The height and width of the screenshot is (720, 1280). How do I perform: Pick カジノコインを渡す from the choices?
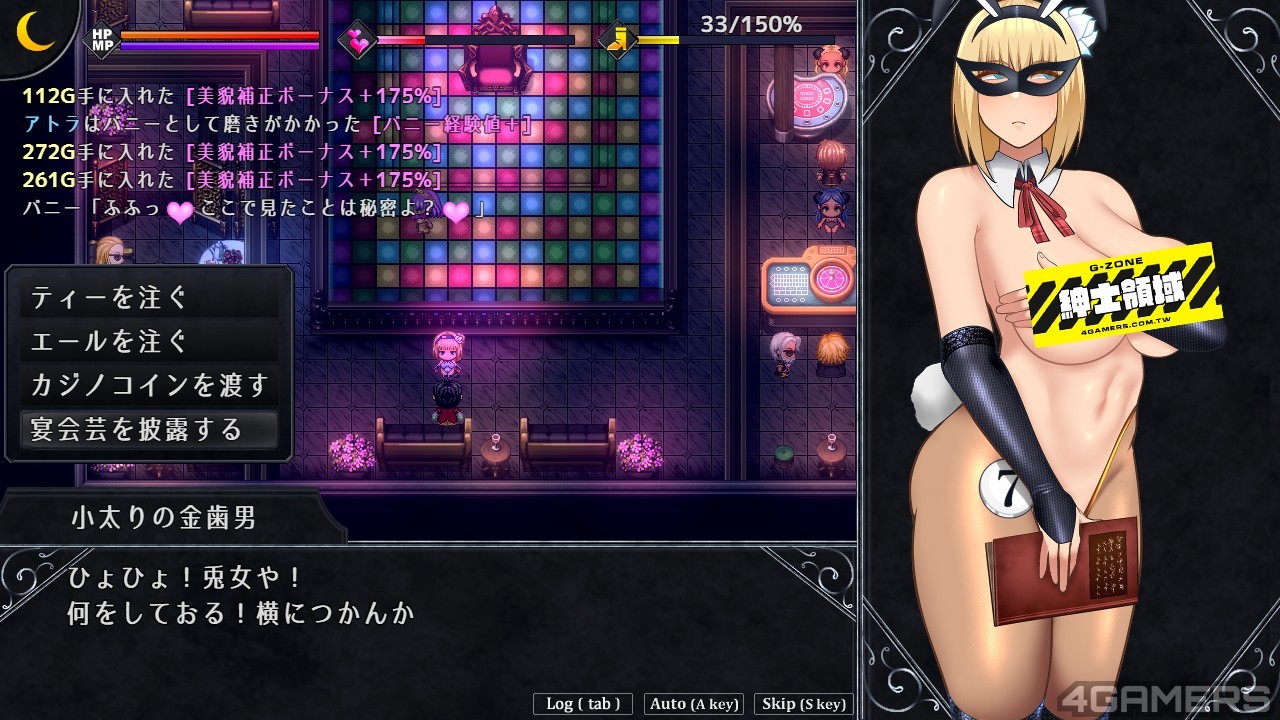pyautogui.click(x=149, y=386)
